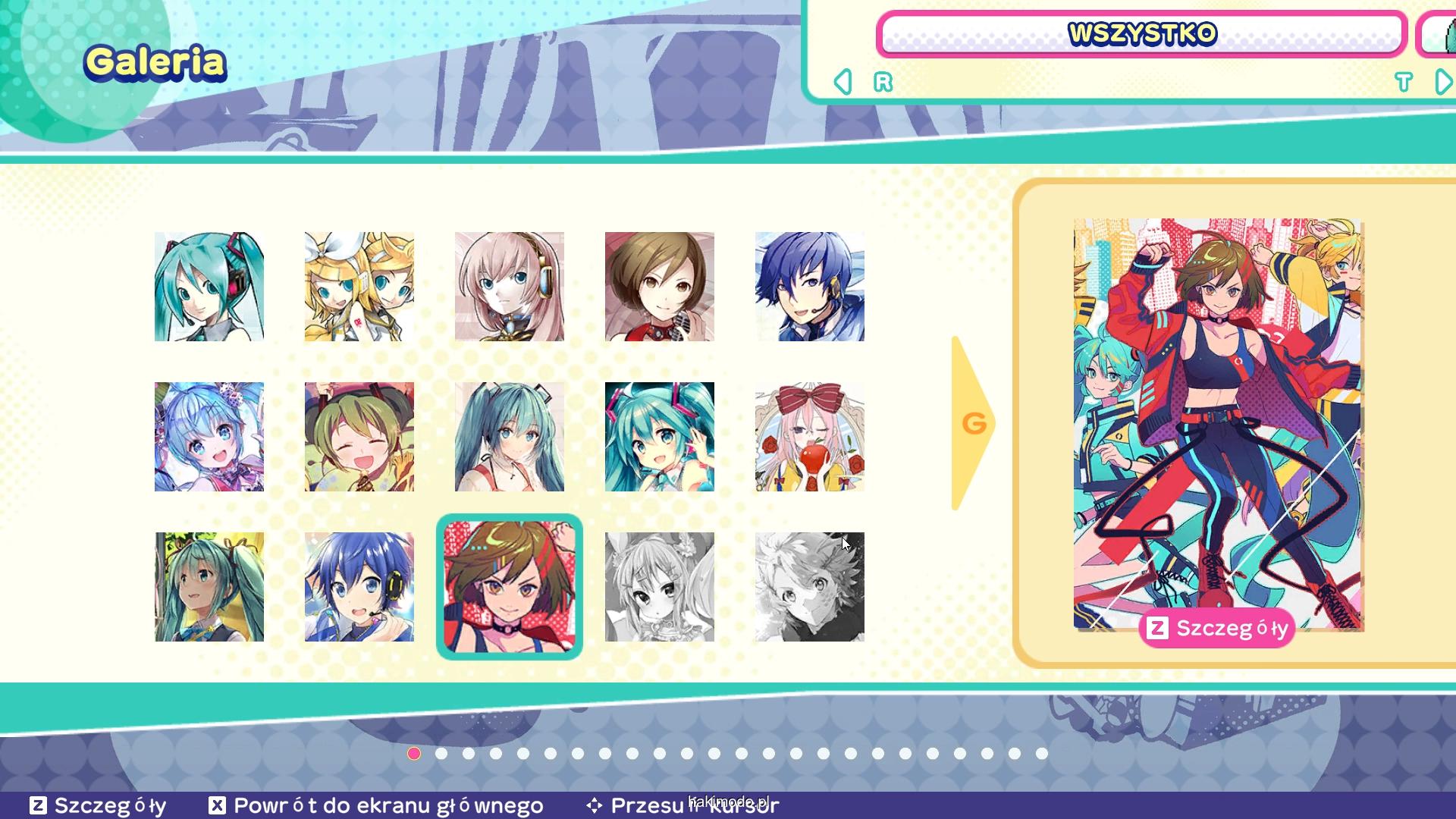Screen dimensions: 1456x819
Task: Select the first Hatsune Miku portrait thumbnail
Action: click(x=209, y=287)
